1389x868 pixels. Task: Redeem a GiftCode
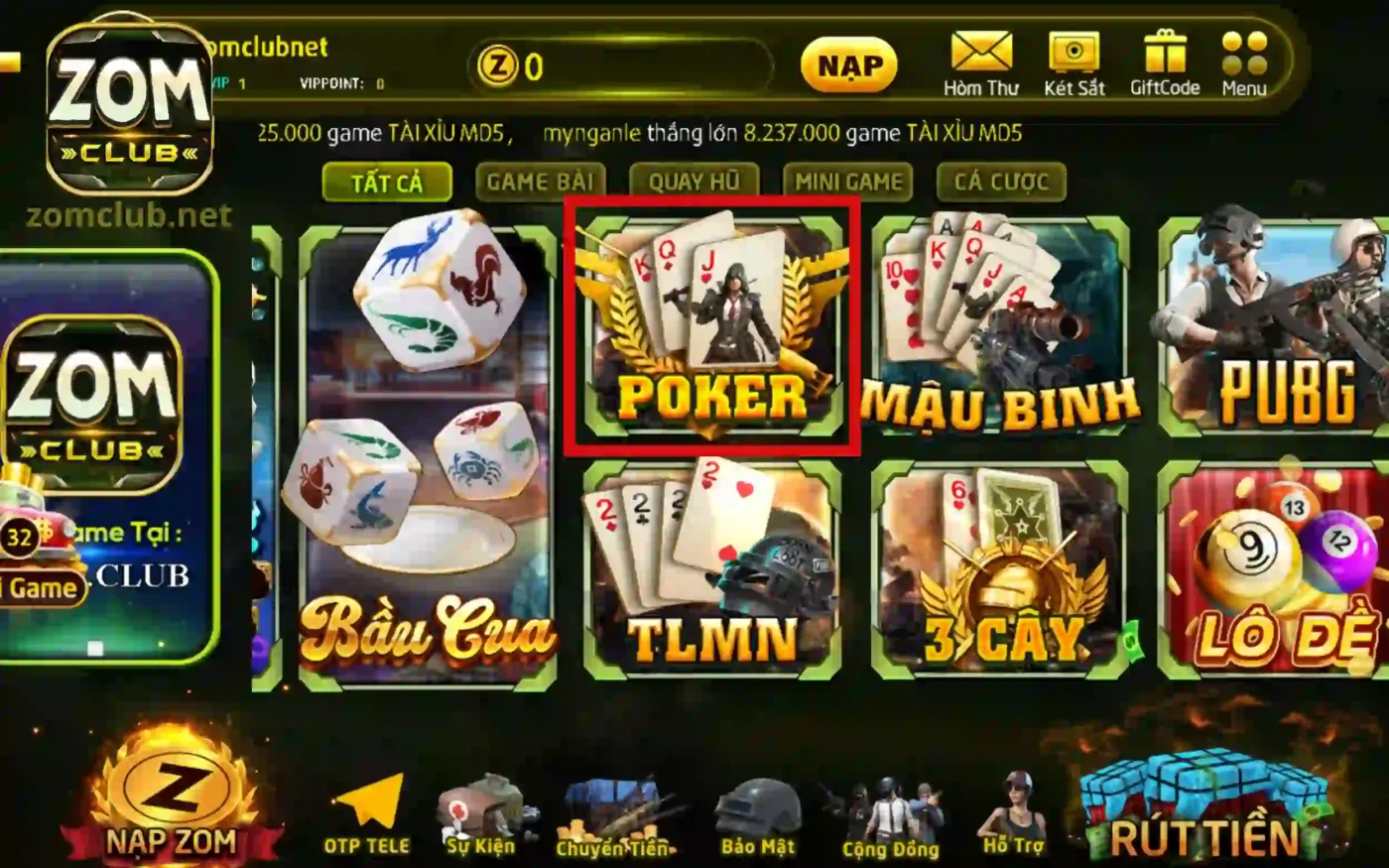point(1164,60)
